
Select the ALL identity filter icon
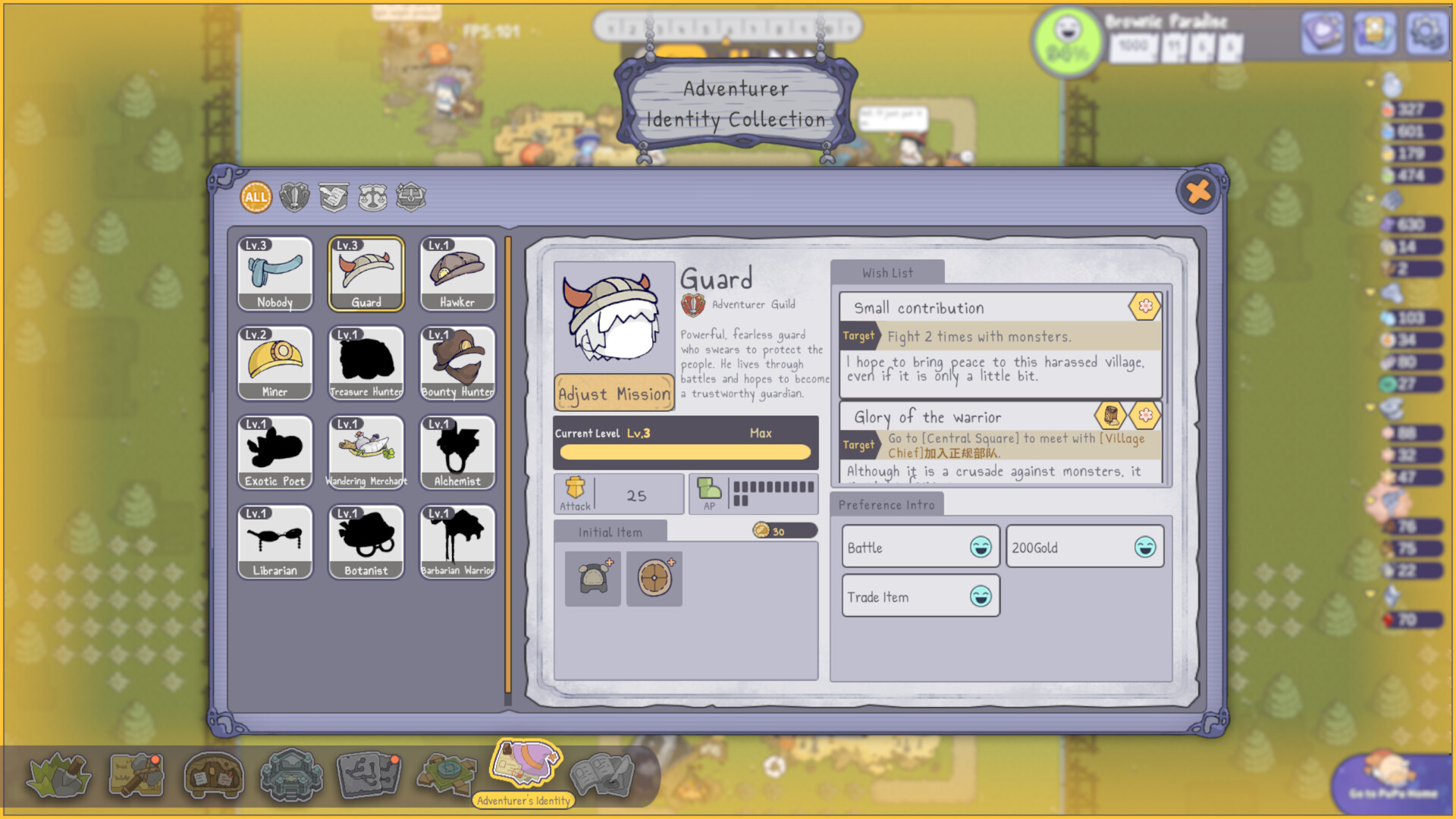[255, 196]
